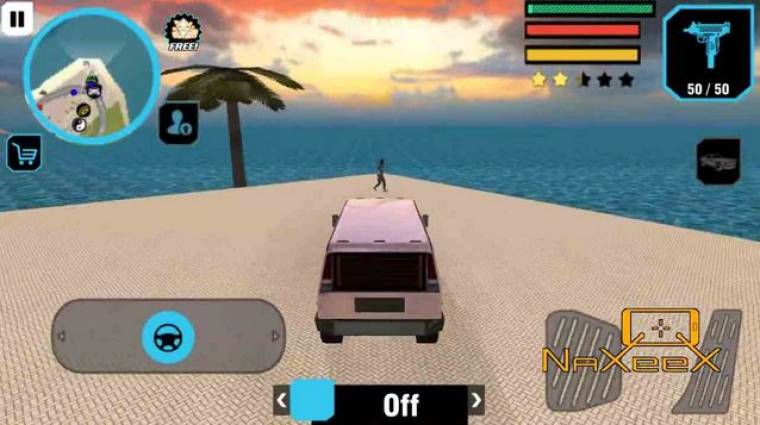Hit the brake pedal
760x425 pixels.
click(x=579, y=360)
